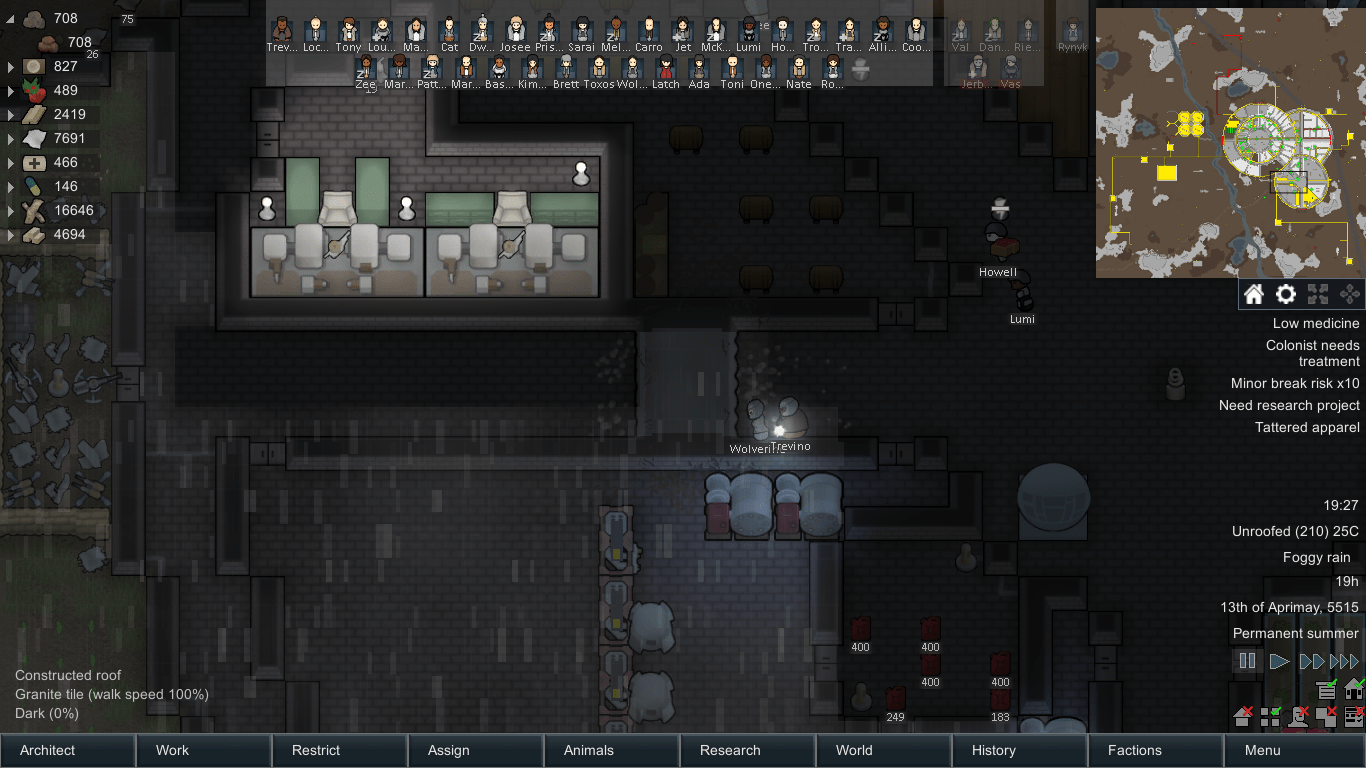Image resolution: width=1366 pixels, height=768 pixels.
Task: Select the triple-speed playback icon
Action: pos(1344,660)
